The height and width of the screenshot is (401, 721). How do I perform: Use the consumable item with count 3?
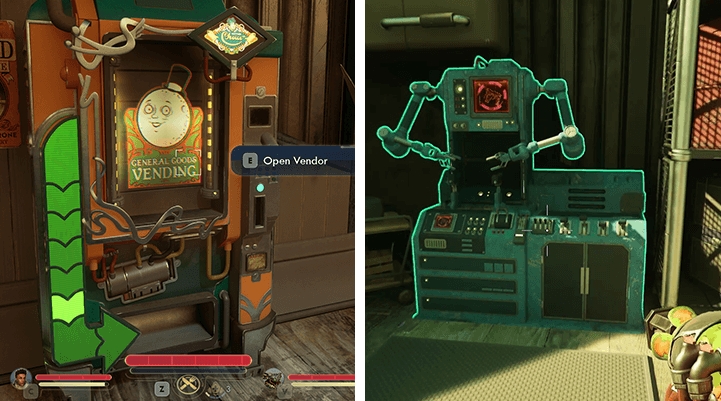click(215, 386)
